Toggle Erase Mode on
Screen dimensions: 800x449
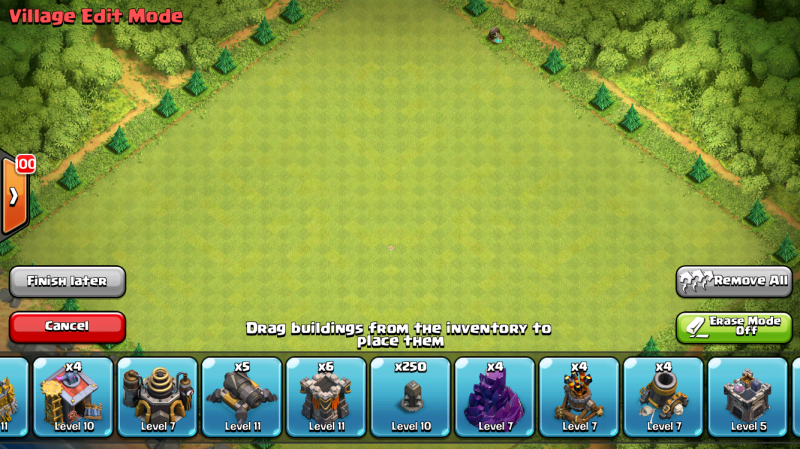tap(734, 327)
